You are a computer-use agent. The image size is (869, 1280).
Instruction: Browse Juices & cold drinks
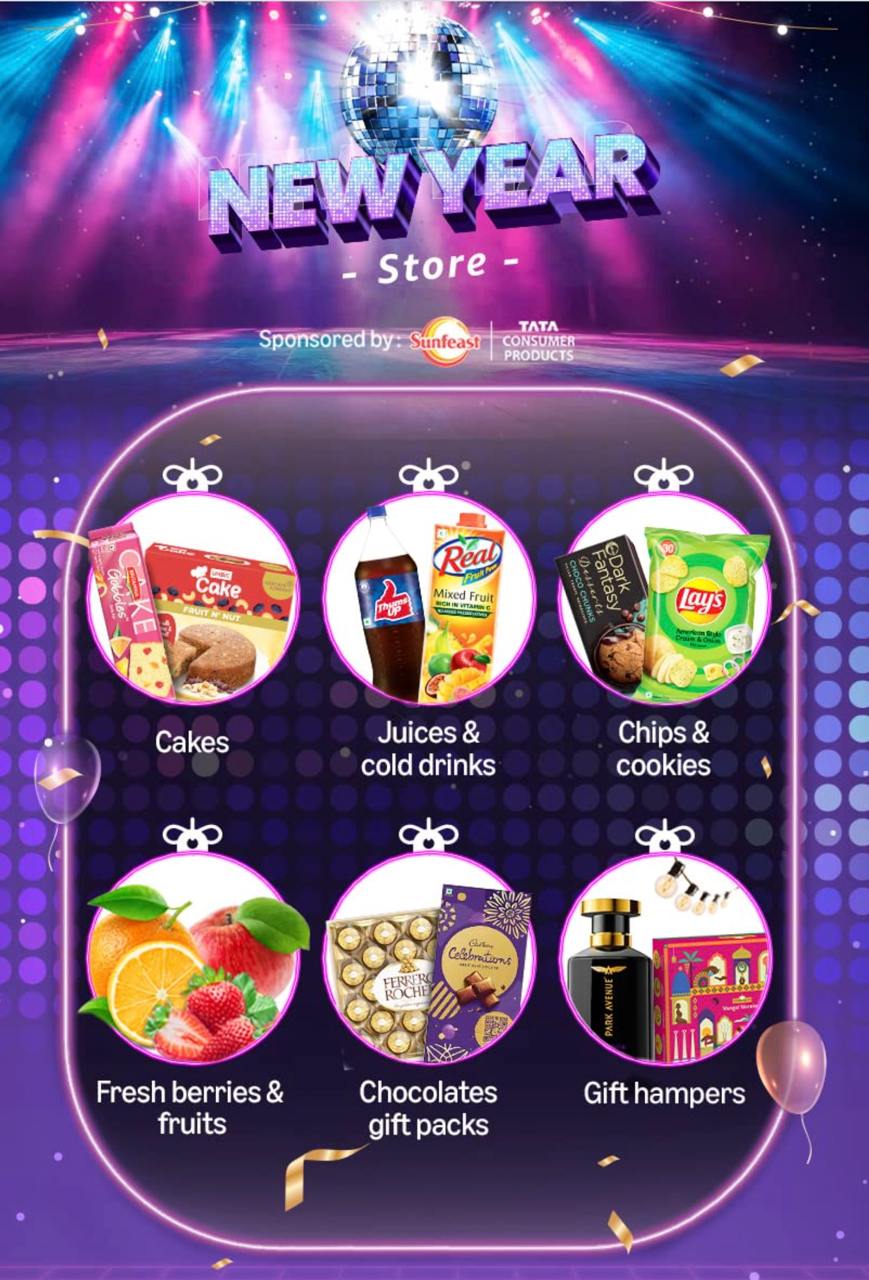point(428,600)
